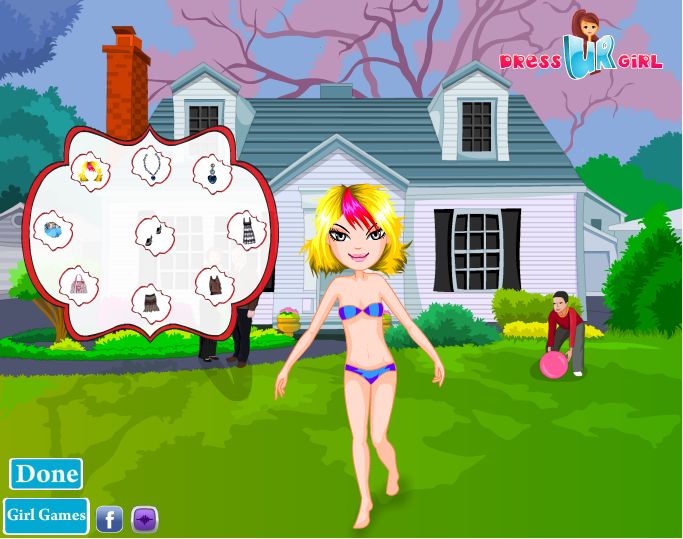Viewport: 683px width, 539px height.
Task: Pick the brown top category
Action: tap(214, 285)
